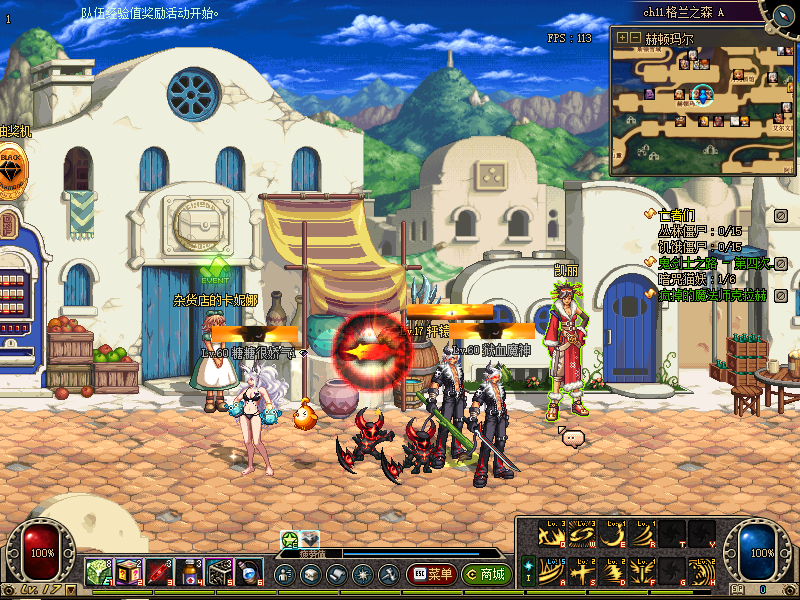
Task: Use the red crystal hotbar item
Action: (x=159, y=573)
